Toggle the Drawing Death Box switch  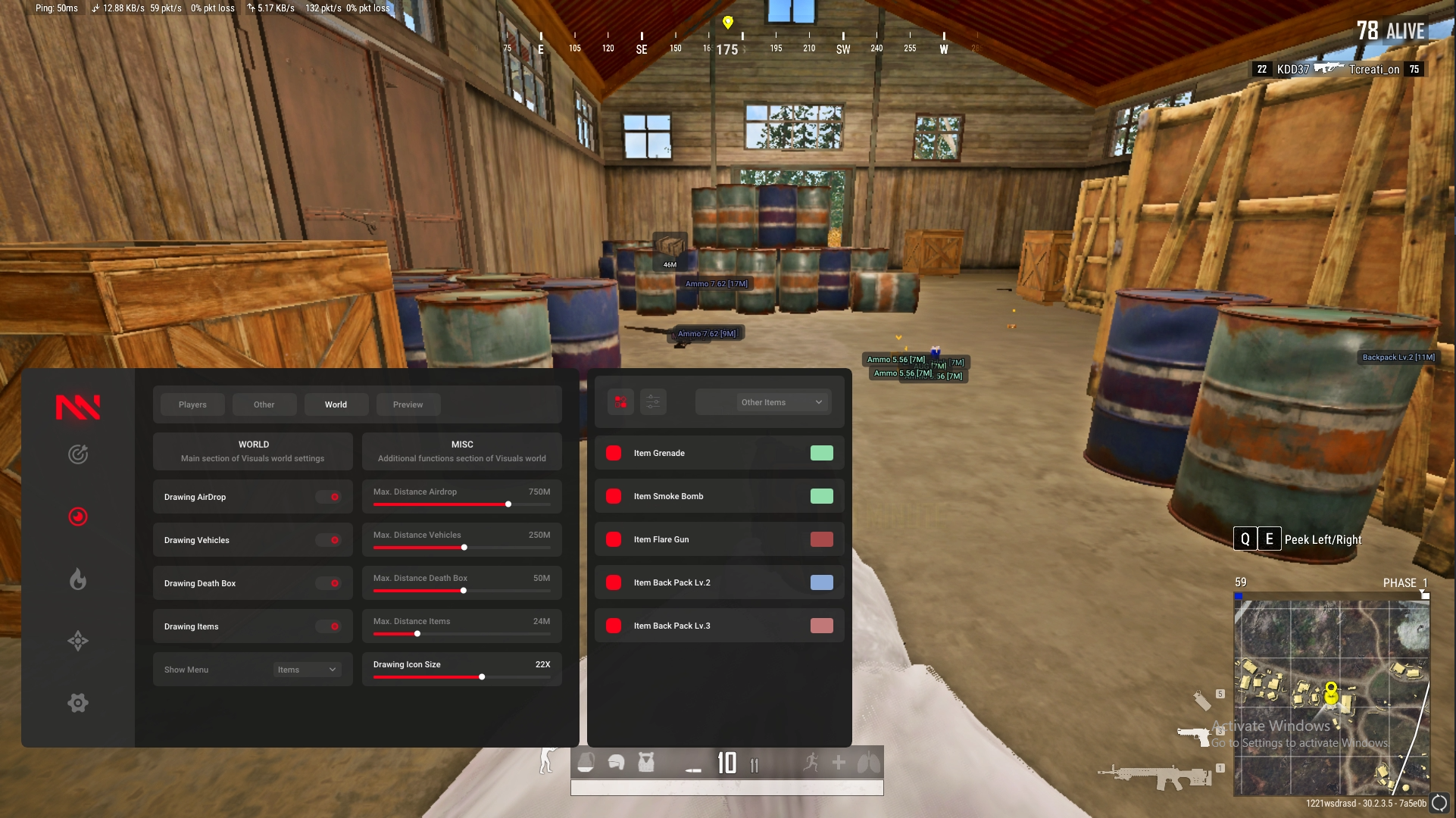(329, 583)
